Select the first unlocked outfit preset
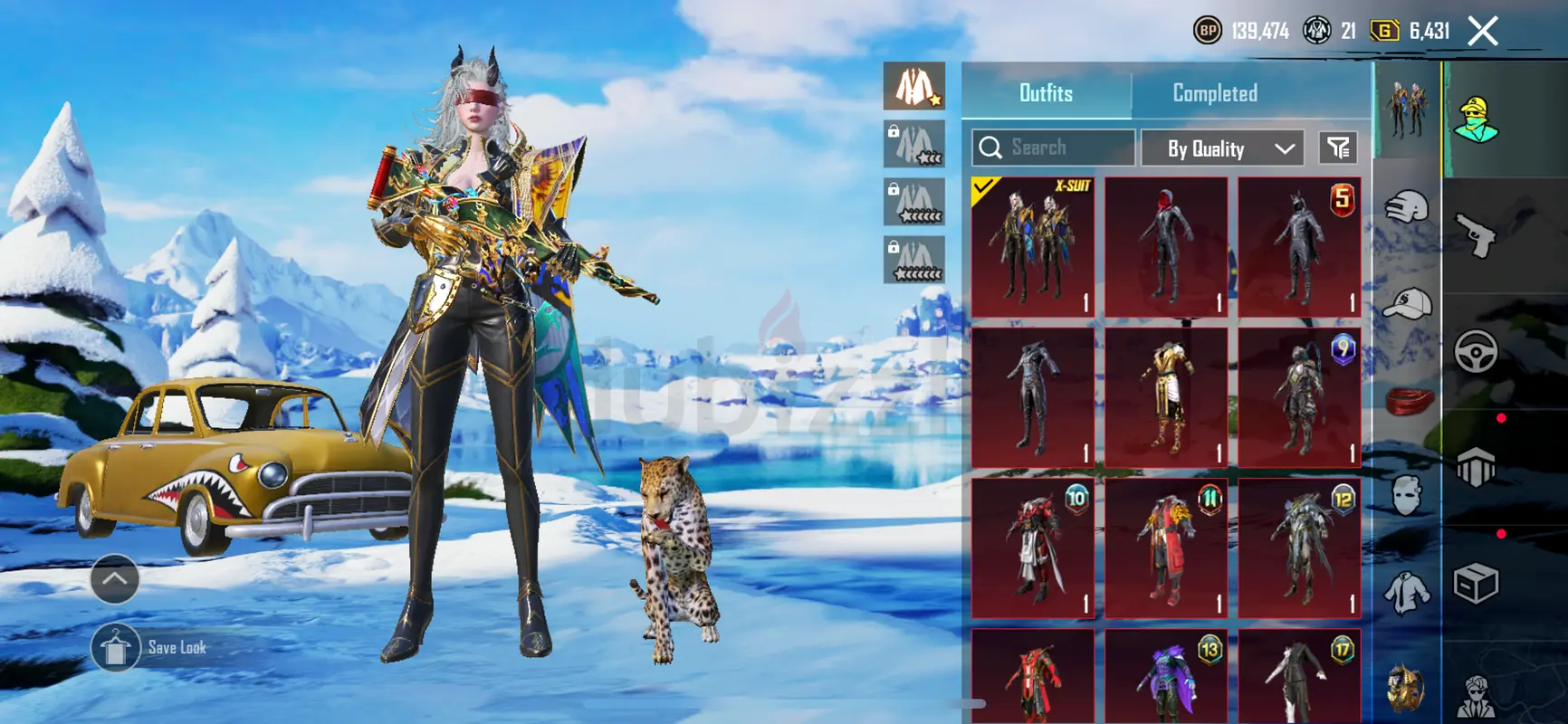1568x724 pixels. coord(914,87)
